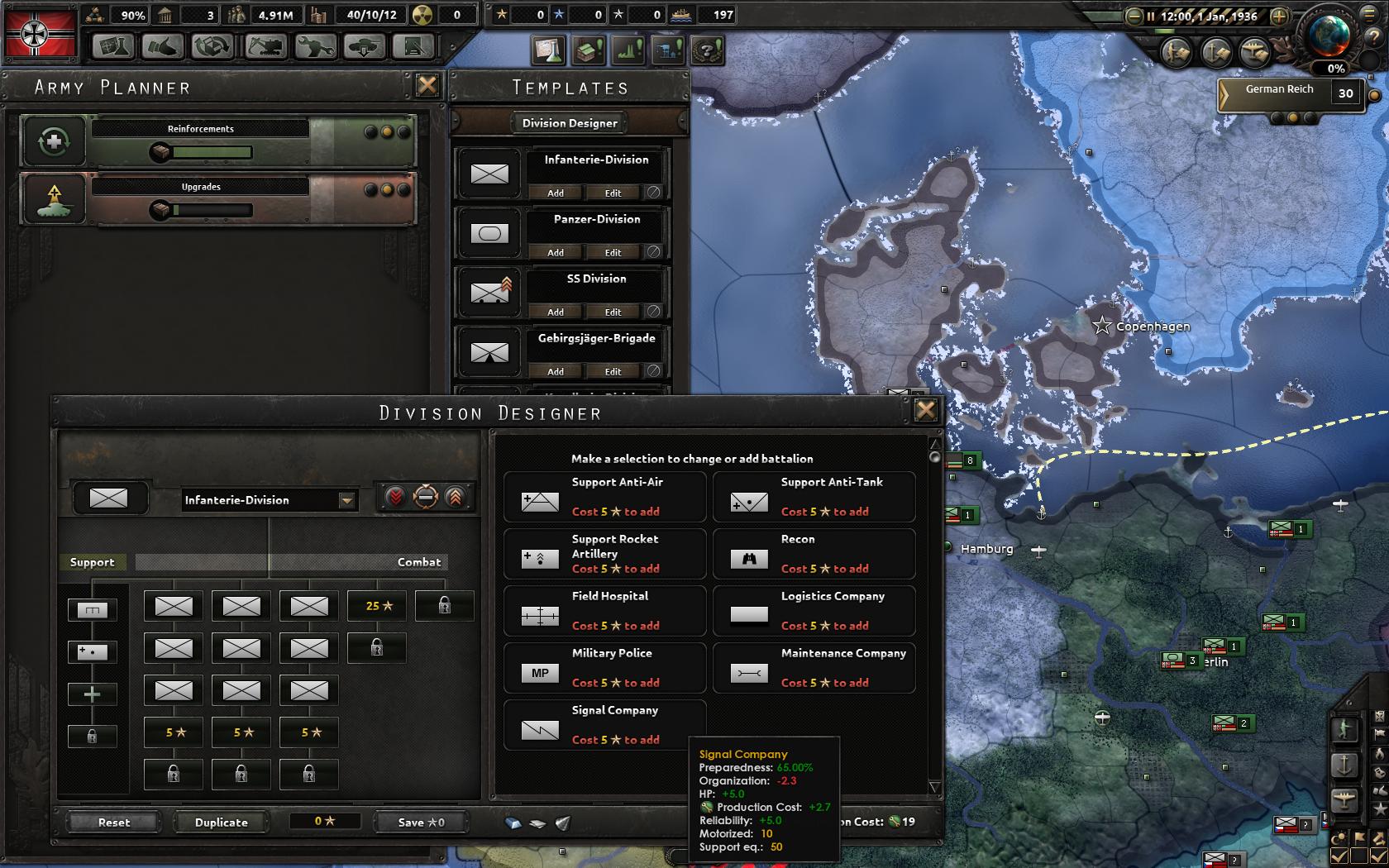The height and width of the screenshot is (868, 1389).
Task: Click the tank Deployment icon in the toolbar
Action: tap(364, 48)
